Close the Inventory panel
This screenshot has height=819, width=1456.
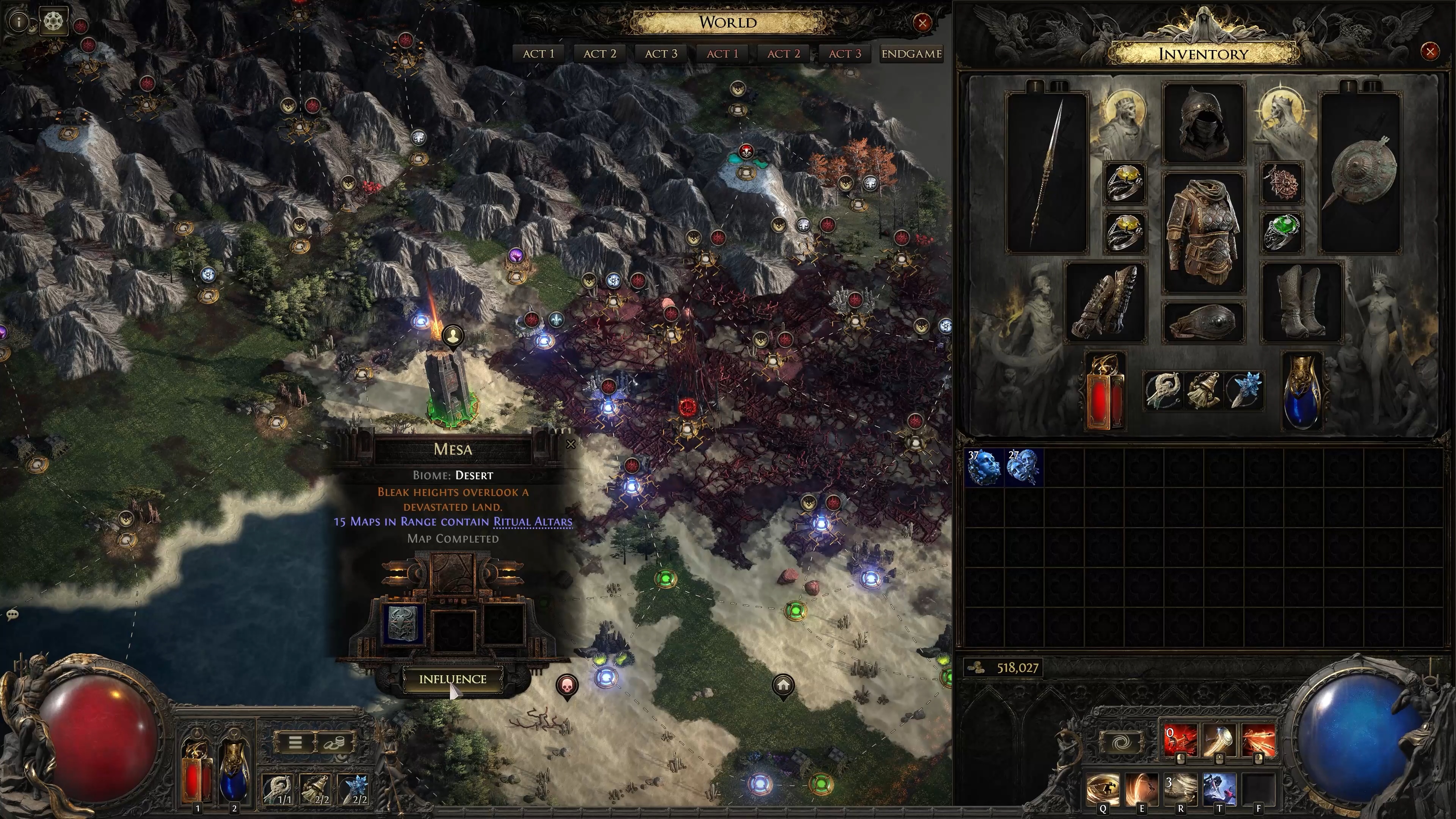[x=1430, y=52]
